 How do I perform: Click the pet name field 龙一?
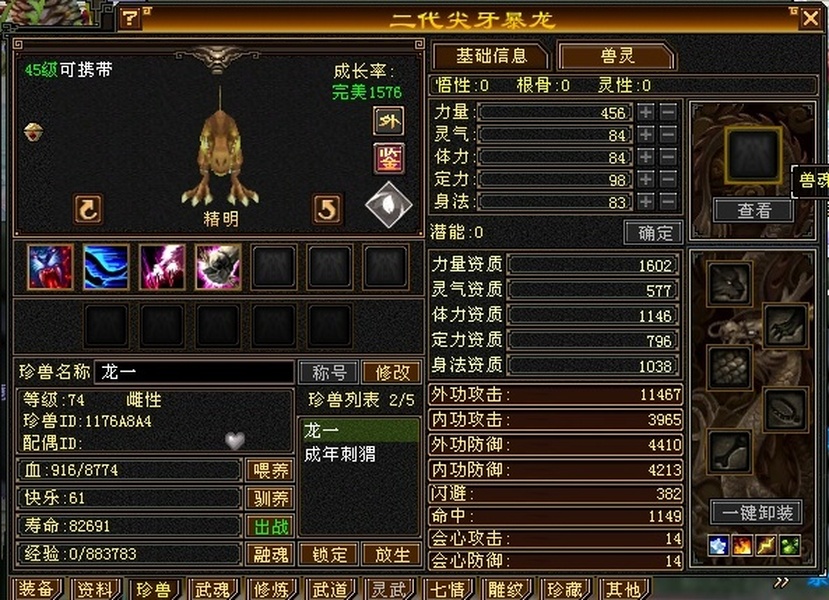[193, 372]
